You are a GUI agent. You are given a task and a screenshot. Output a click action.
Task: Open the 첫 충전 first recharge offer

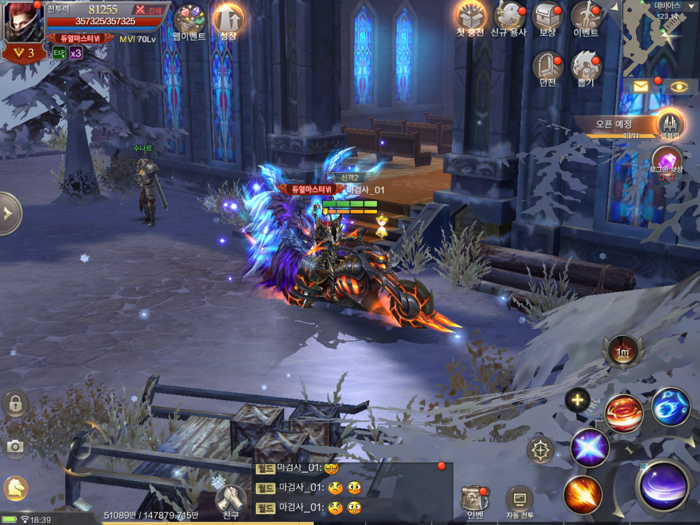click(470, 17)
